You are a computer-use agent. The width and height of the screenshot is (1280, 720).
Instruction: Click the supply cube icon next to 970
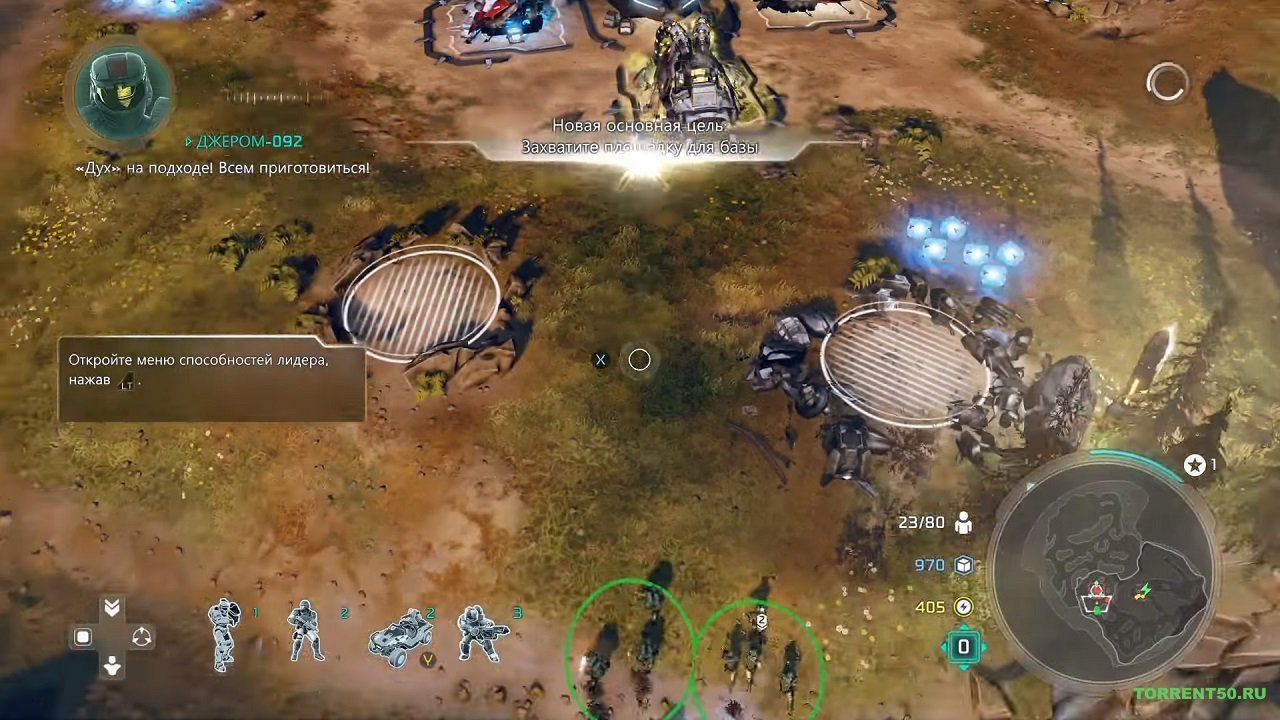click(x=964, y=563)
